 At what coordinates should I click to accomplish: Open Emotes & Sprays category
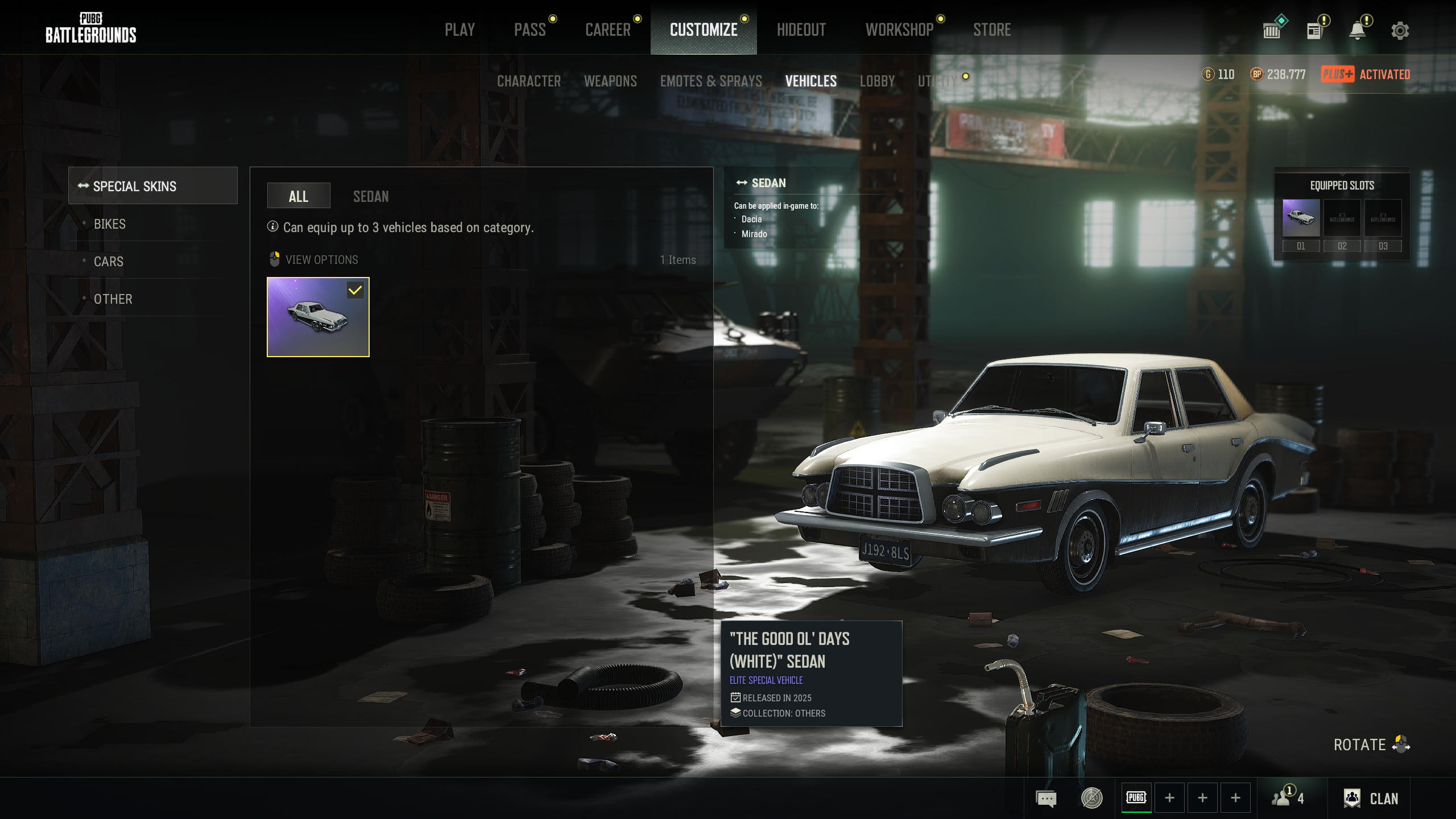click(711, 81)
